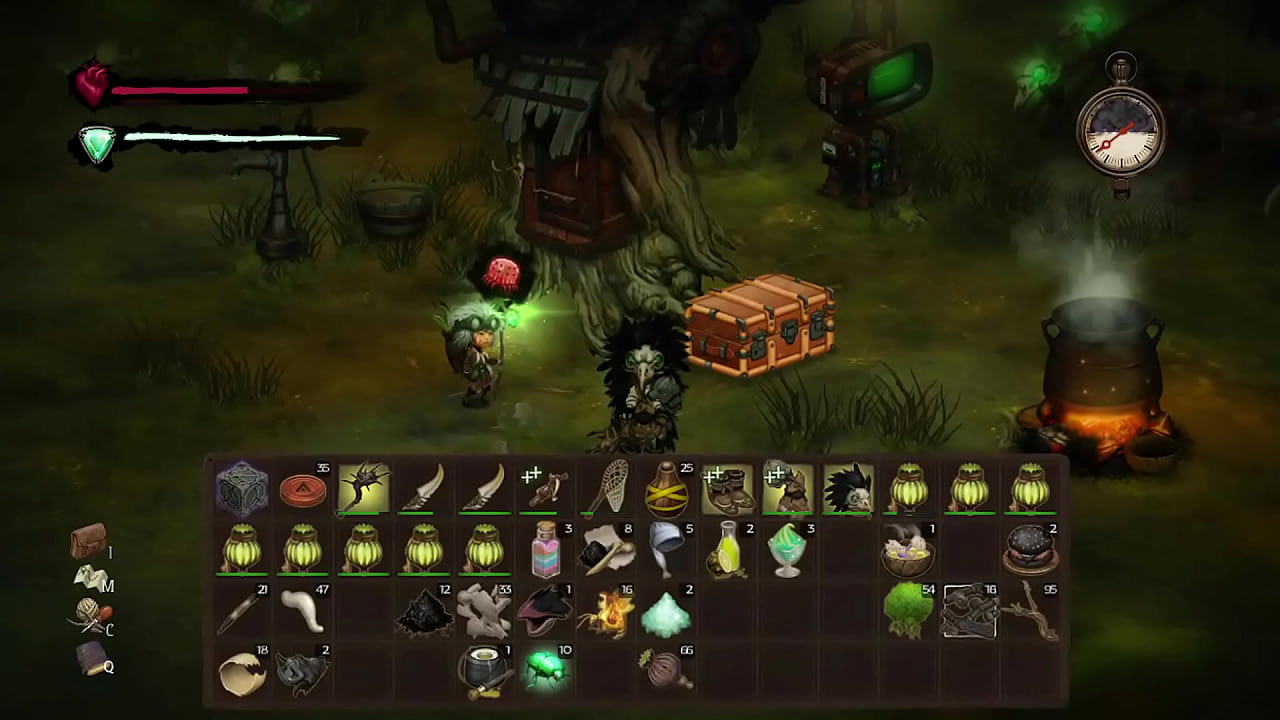The image size is (1280, 720).
Task: Pick the black burger item slot
Action: [x=1030, y=550]
